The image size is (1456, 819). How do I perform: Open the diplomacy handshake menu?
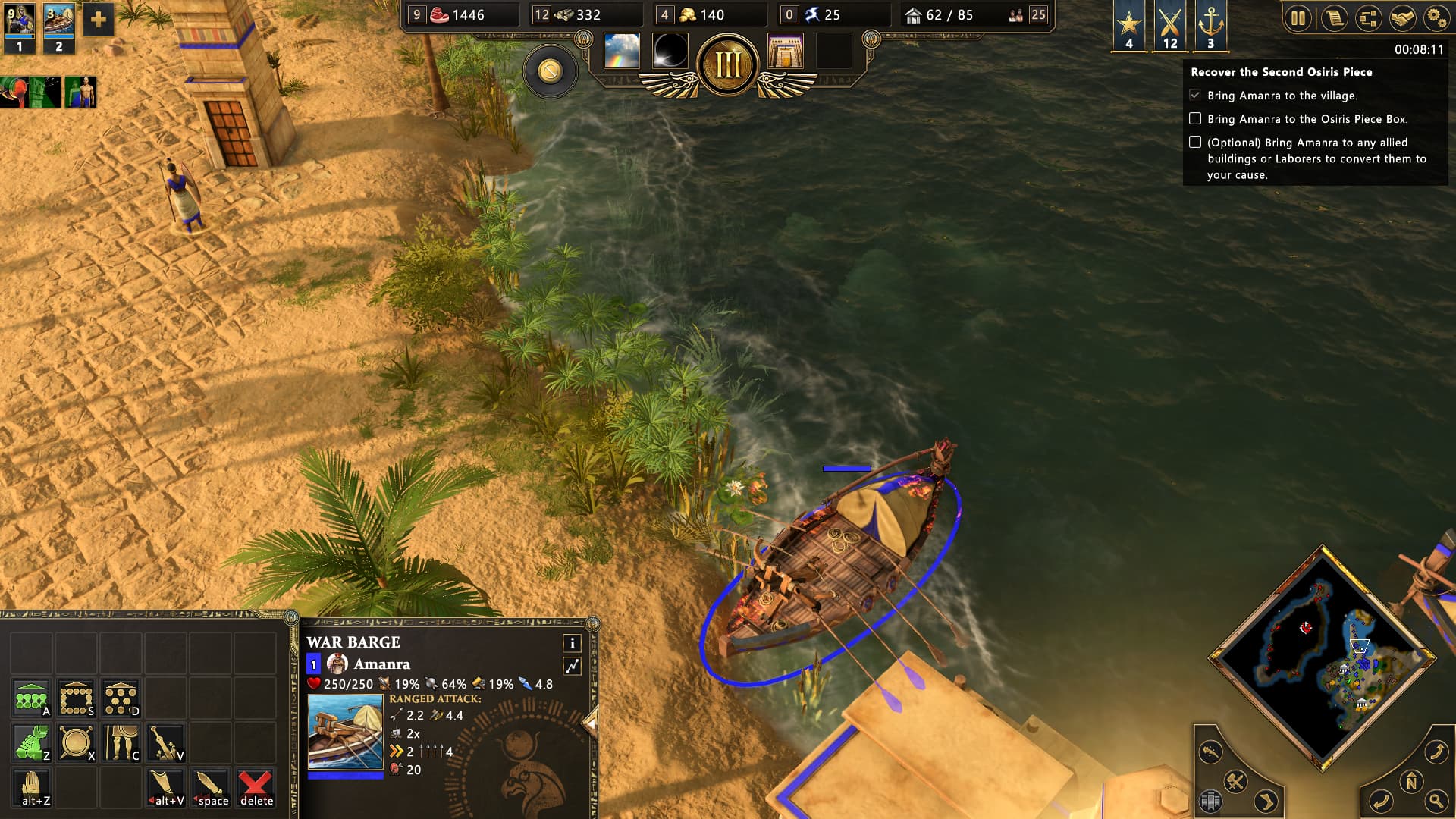[x=1403, y=18]
